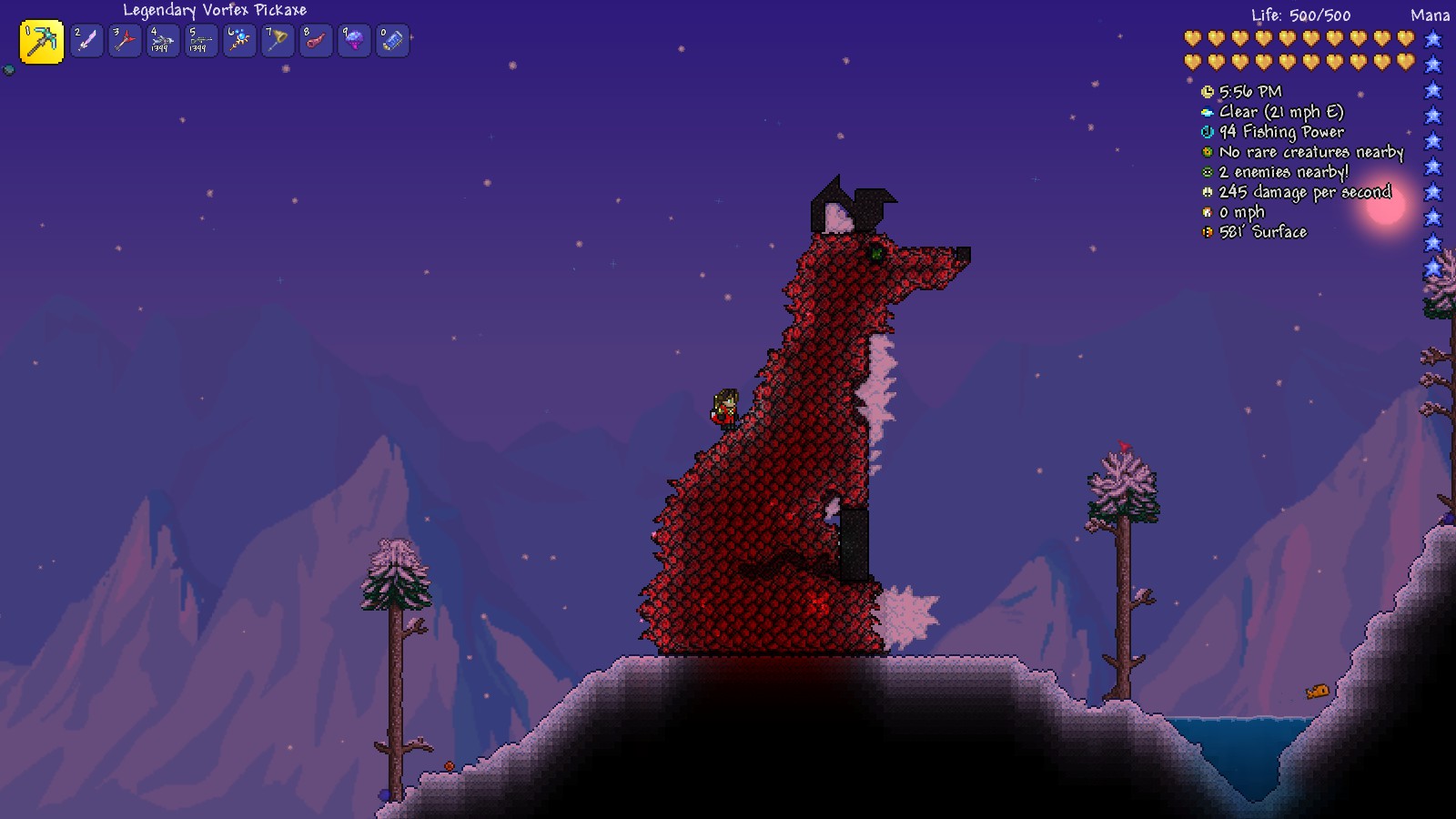Viewport: 1456px width, 819px height.
Task: Select the Cell Phone in hotbar slot 0
Action: pos(391,41)
